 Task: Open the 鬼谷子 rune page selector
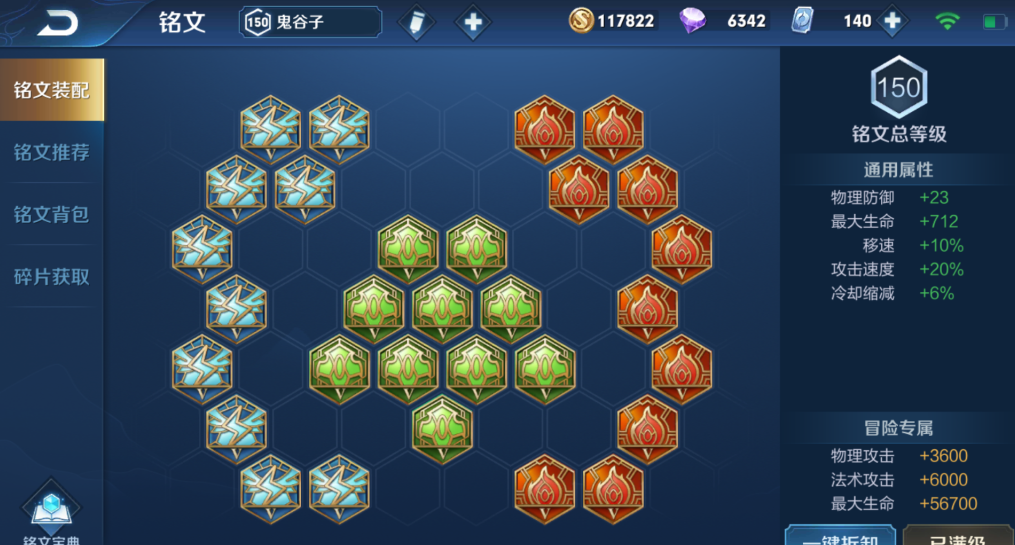310,21
